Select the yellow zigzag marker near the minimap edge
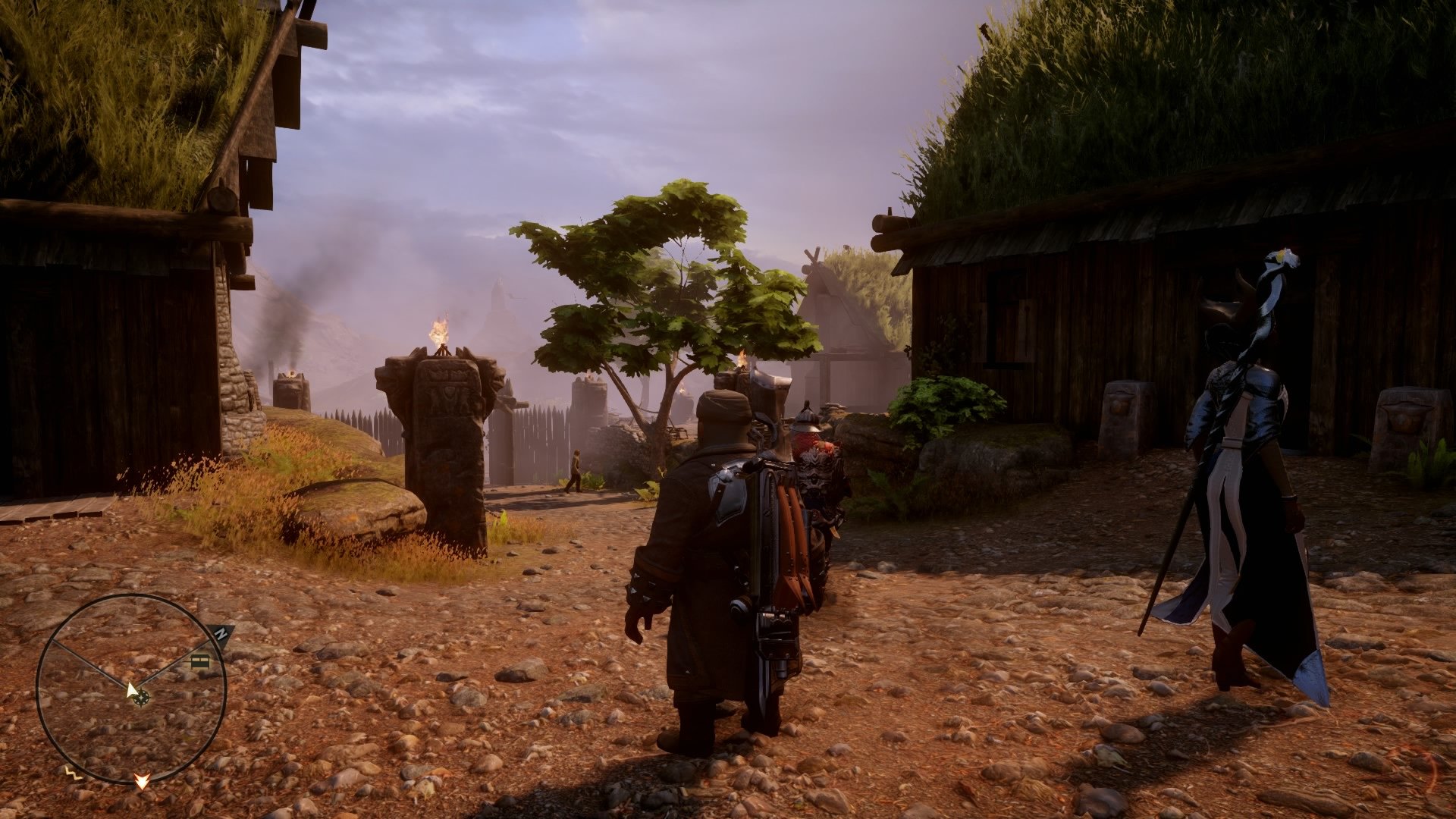Screen dimensions: 1456x819 tap(72, 773)
